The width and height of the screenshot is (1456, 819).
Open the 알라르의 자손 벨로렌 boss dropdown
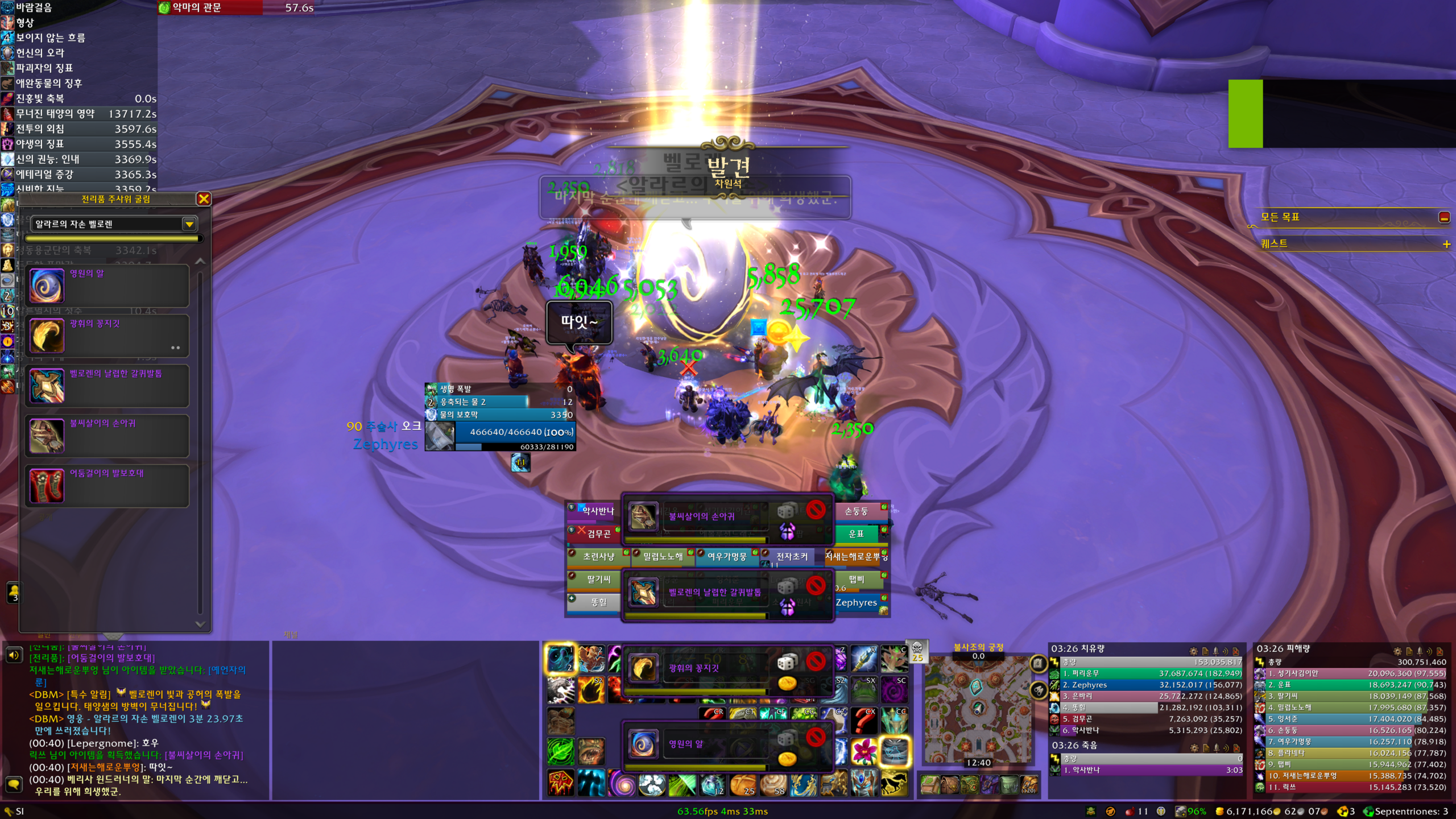189,224
